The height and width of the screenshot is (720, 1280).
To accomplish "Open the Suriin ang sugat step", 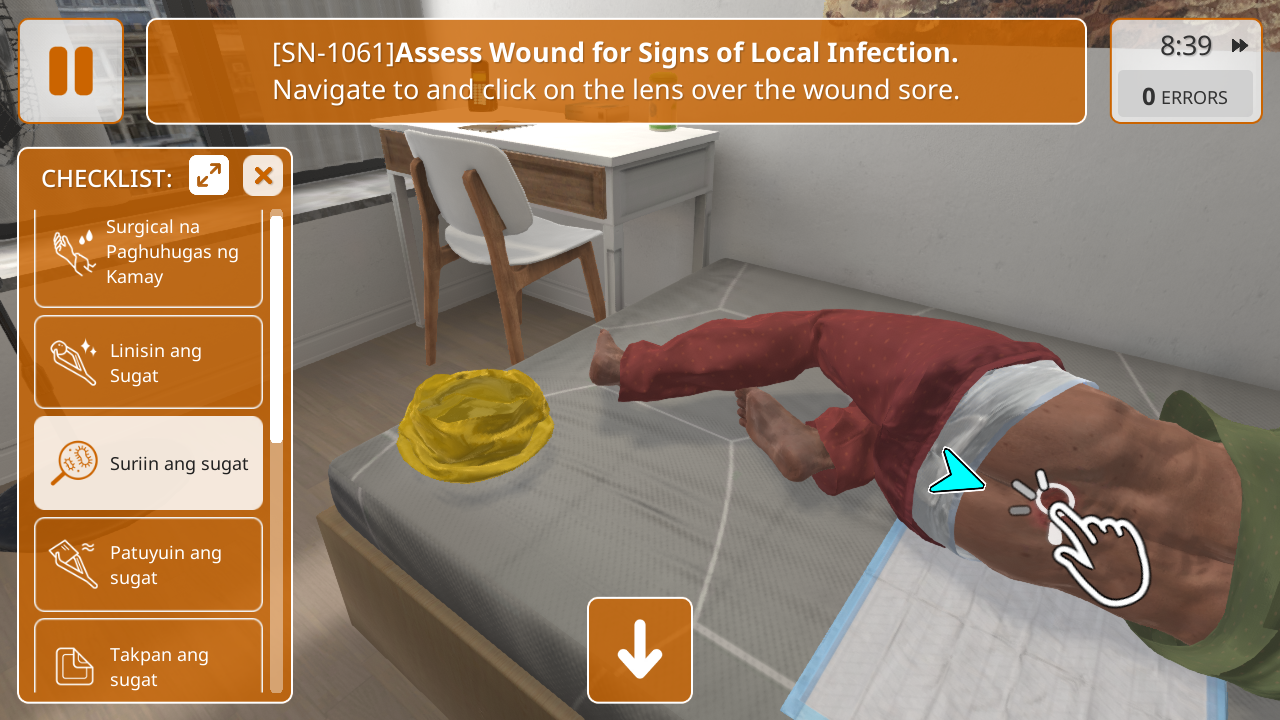I will pyautogui.click(x=148, y=463).
